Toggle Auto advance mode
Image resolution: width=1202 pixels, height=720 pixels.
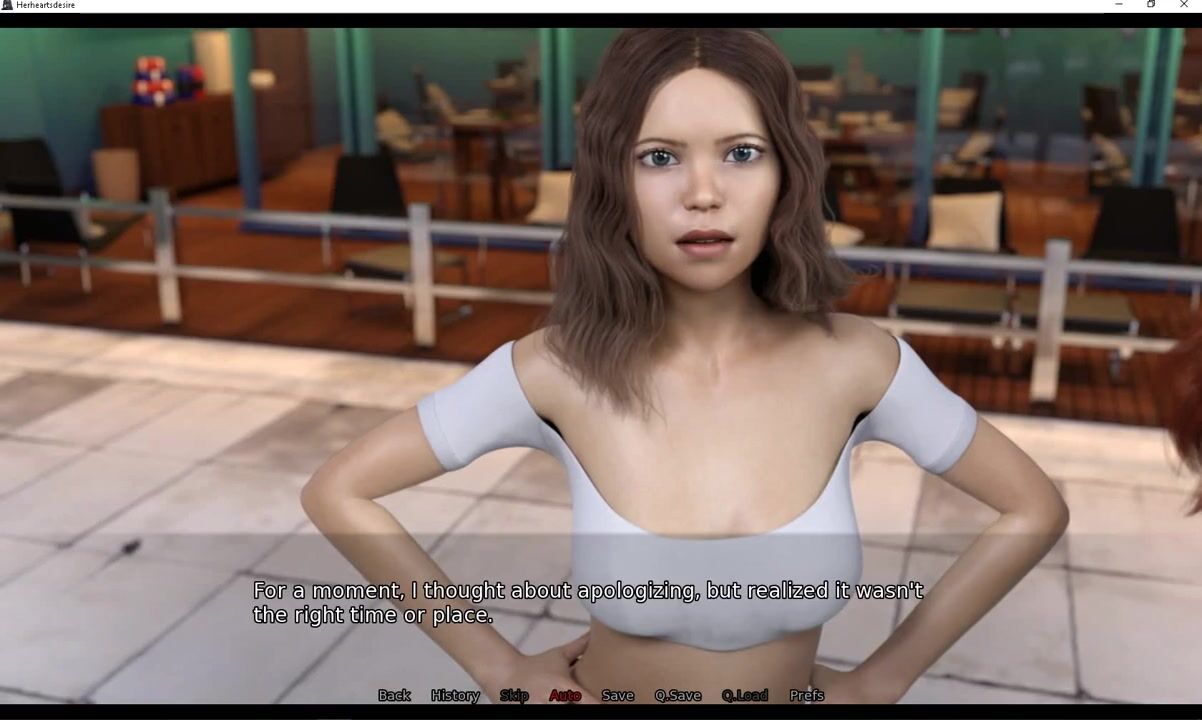pos(565,695)
